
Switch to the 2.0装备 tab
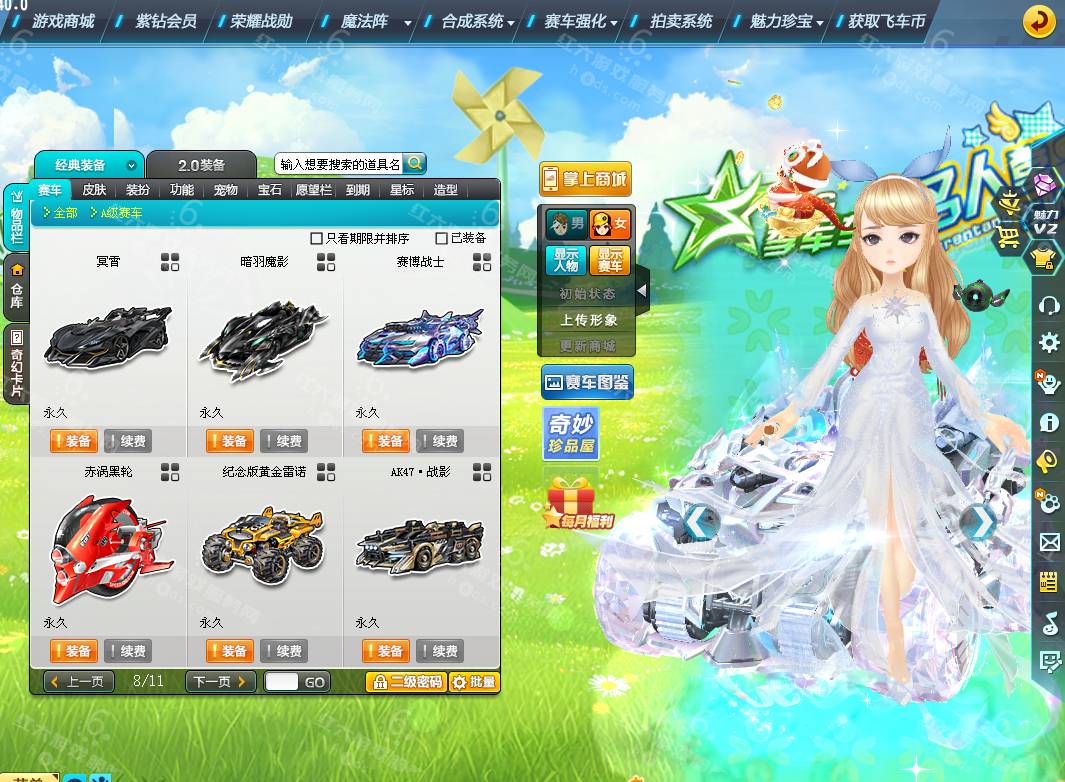click(201, 165)
